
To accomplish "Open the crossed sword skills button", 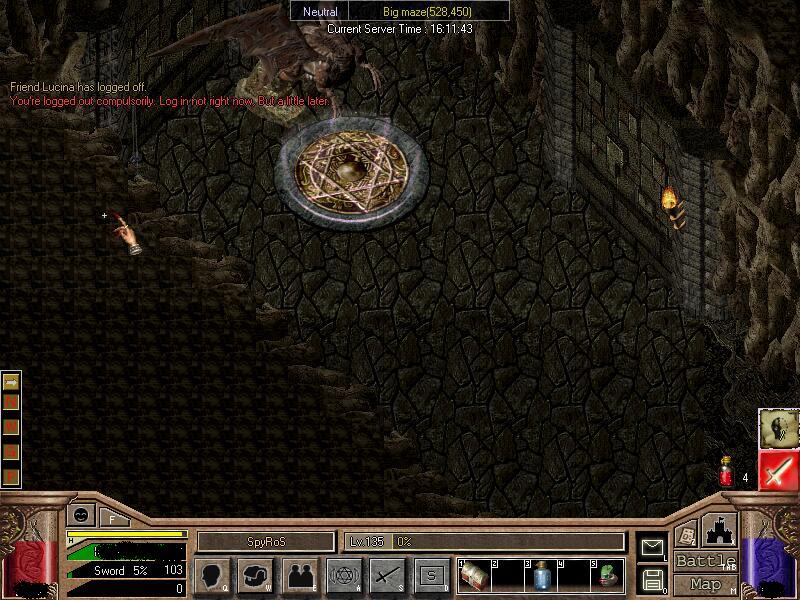I will [387, 575].
